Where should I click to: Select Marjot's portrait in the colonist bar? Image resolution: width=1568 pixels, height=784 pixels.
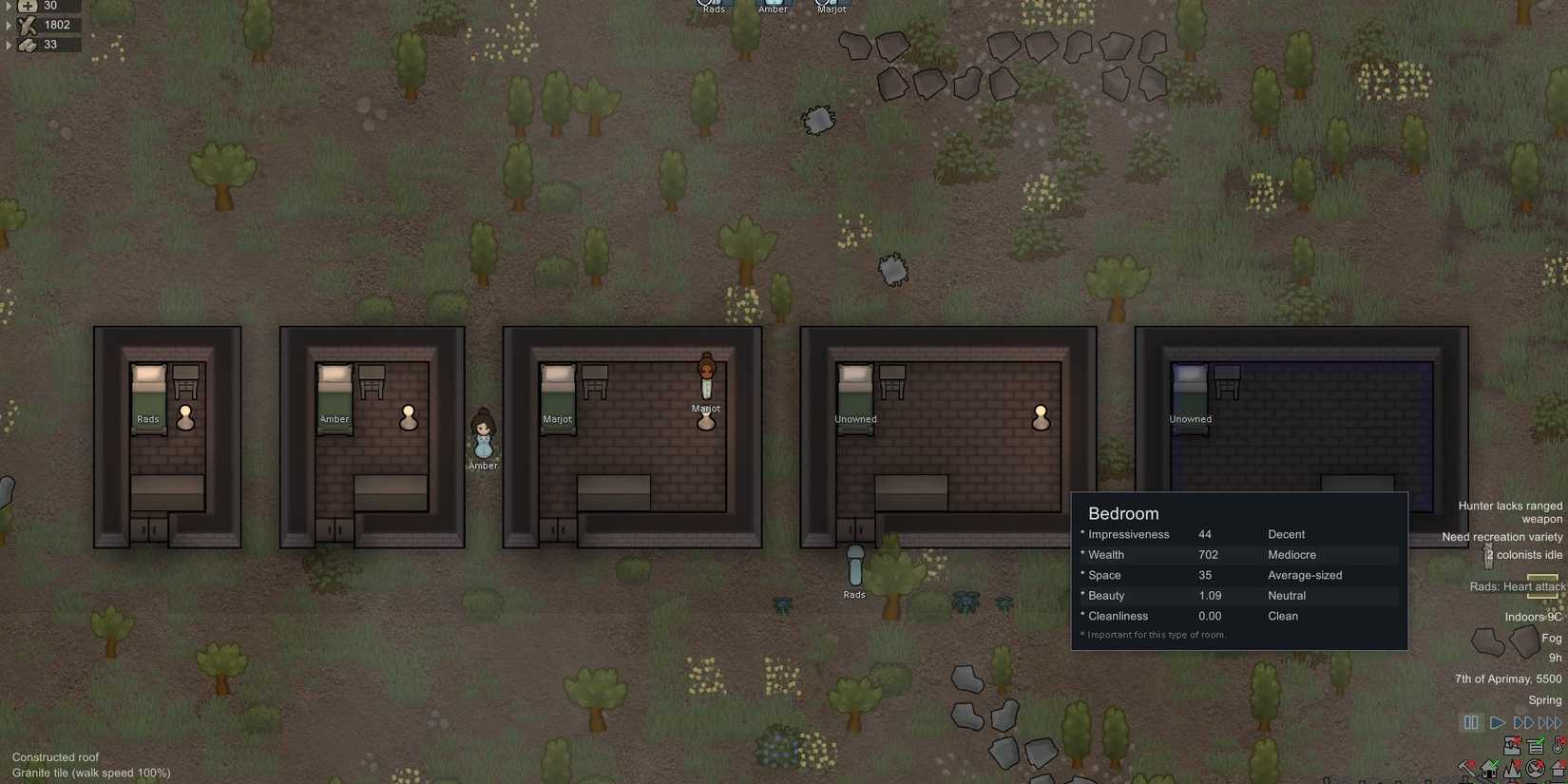pyautogui.click(x=831, y=5)
